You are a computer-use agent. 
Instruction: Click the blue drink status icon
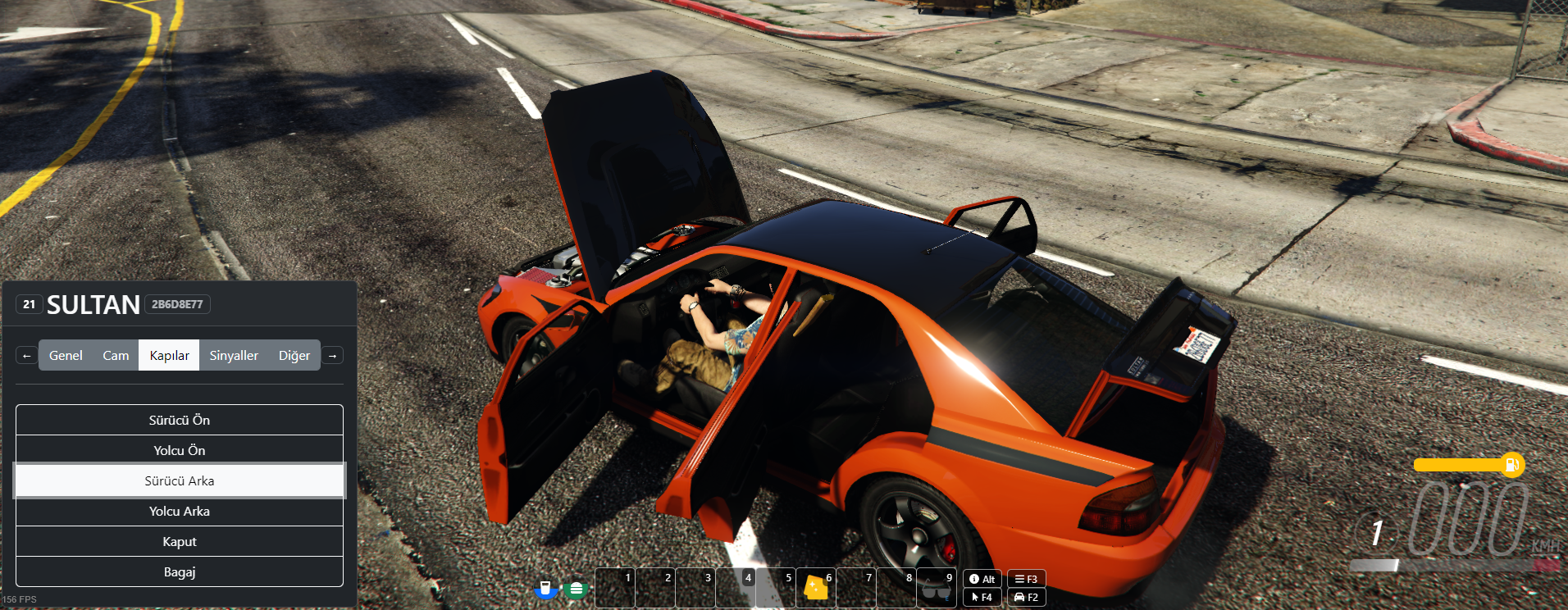coord(546,588)
